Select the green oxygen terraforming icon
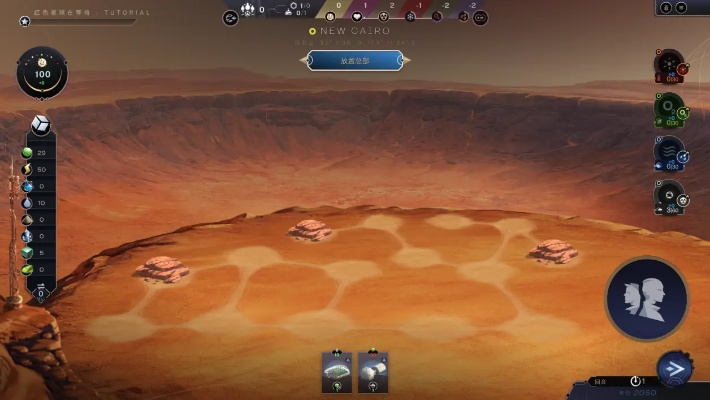The image size is (710, 400). pos(669,109)
